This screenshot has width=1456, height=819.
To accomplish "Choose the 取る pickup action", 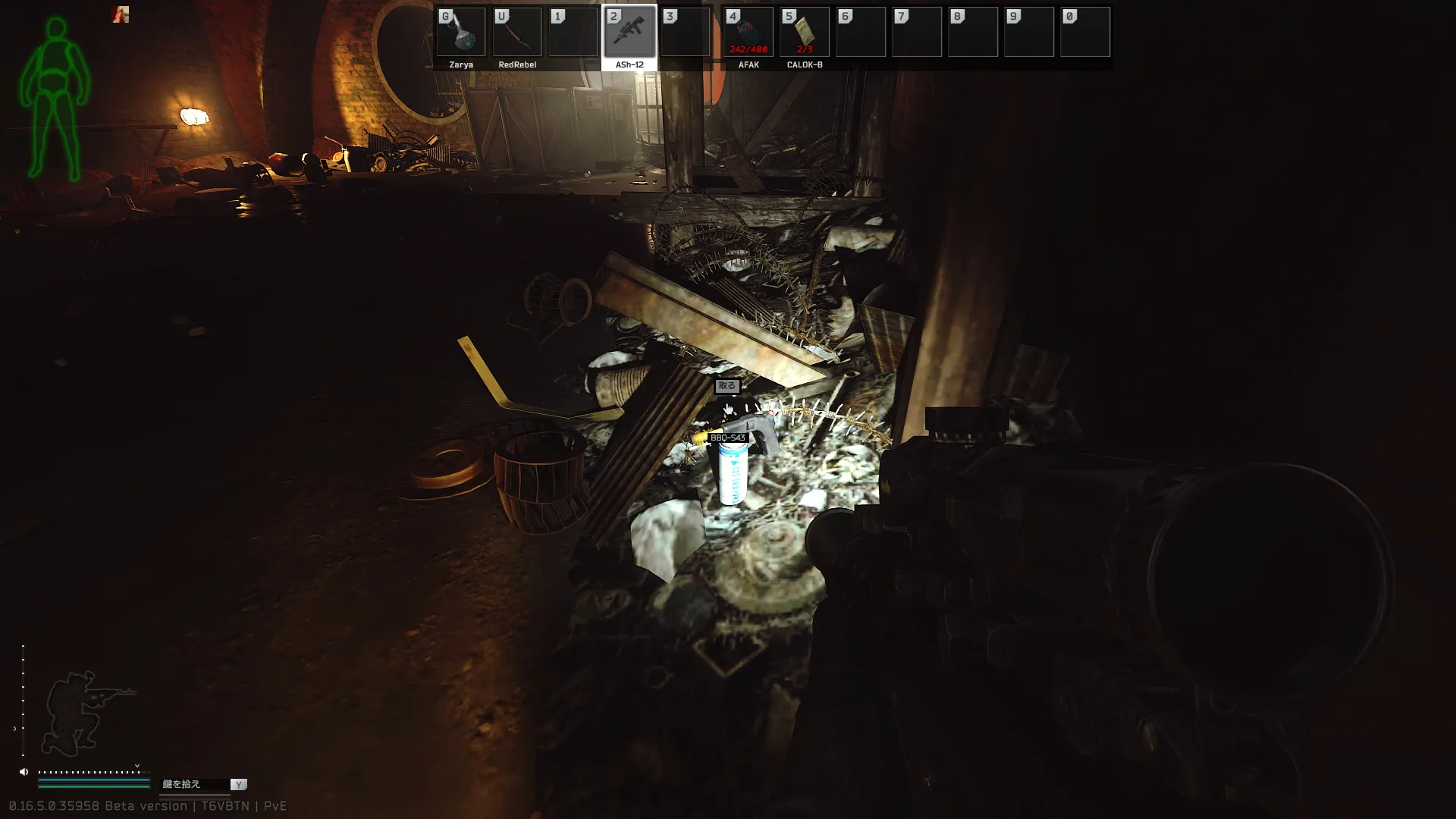I will coord(726,386).
